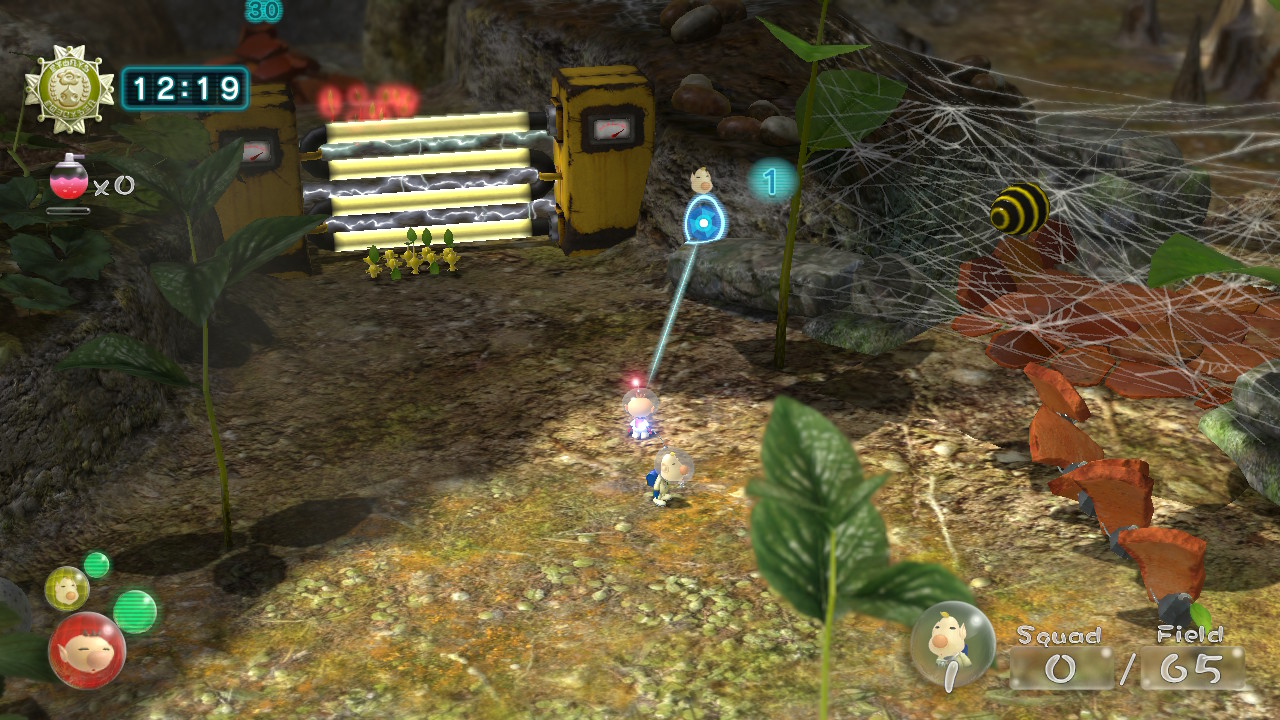Click the blue targeting cursor ring

pos(704,222)
